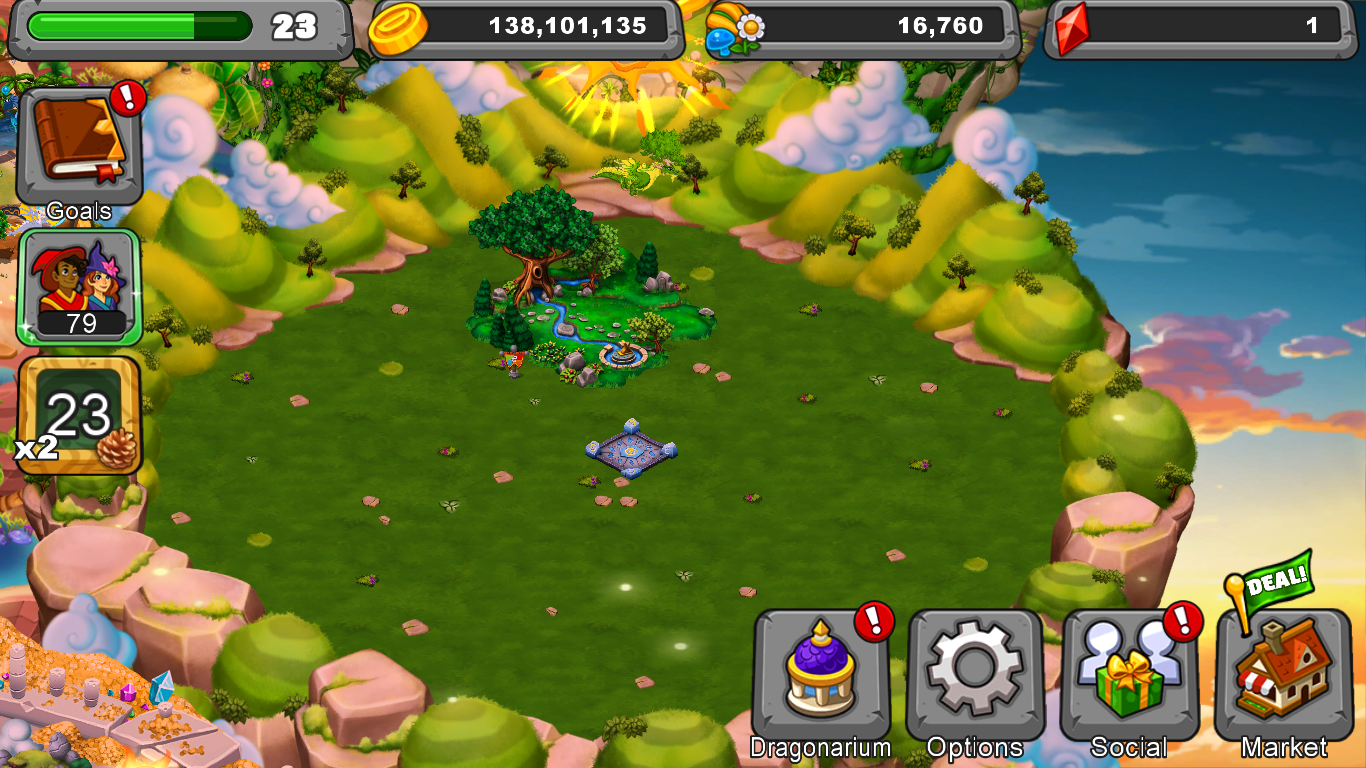Tap the Dragonarium exclamation badge
This screenshot has width=1366, height=768.
pos(873,620)
